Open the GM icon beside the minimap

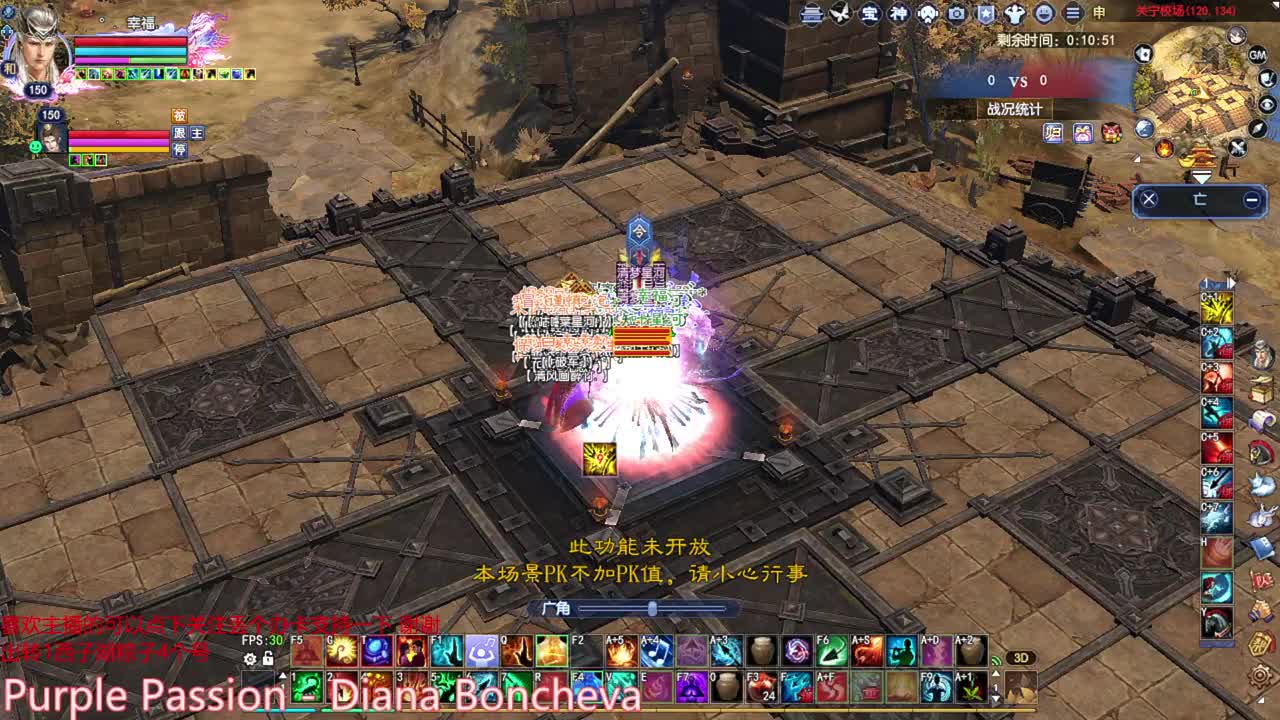click(x=1256, y=56)
